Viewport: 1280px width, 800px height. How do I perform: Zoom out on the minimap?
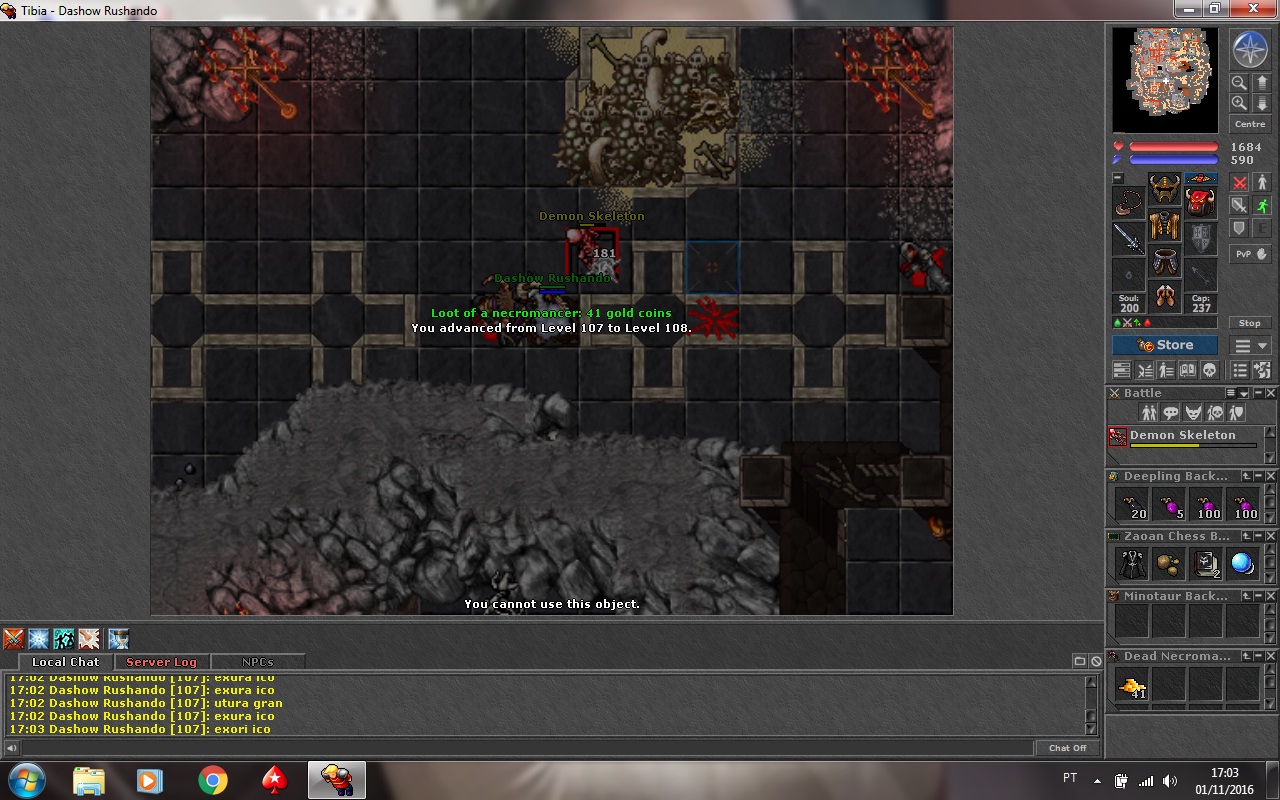1239,83
